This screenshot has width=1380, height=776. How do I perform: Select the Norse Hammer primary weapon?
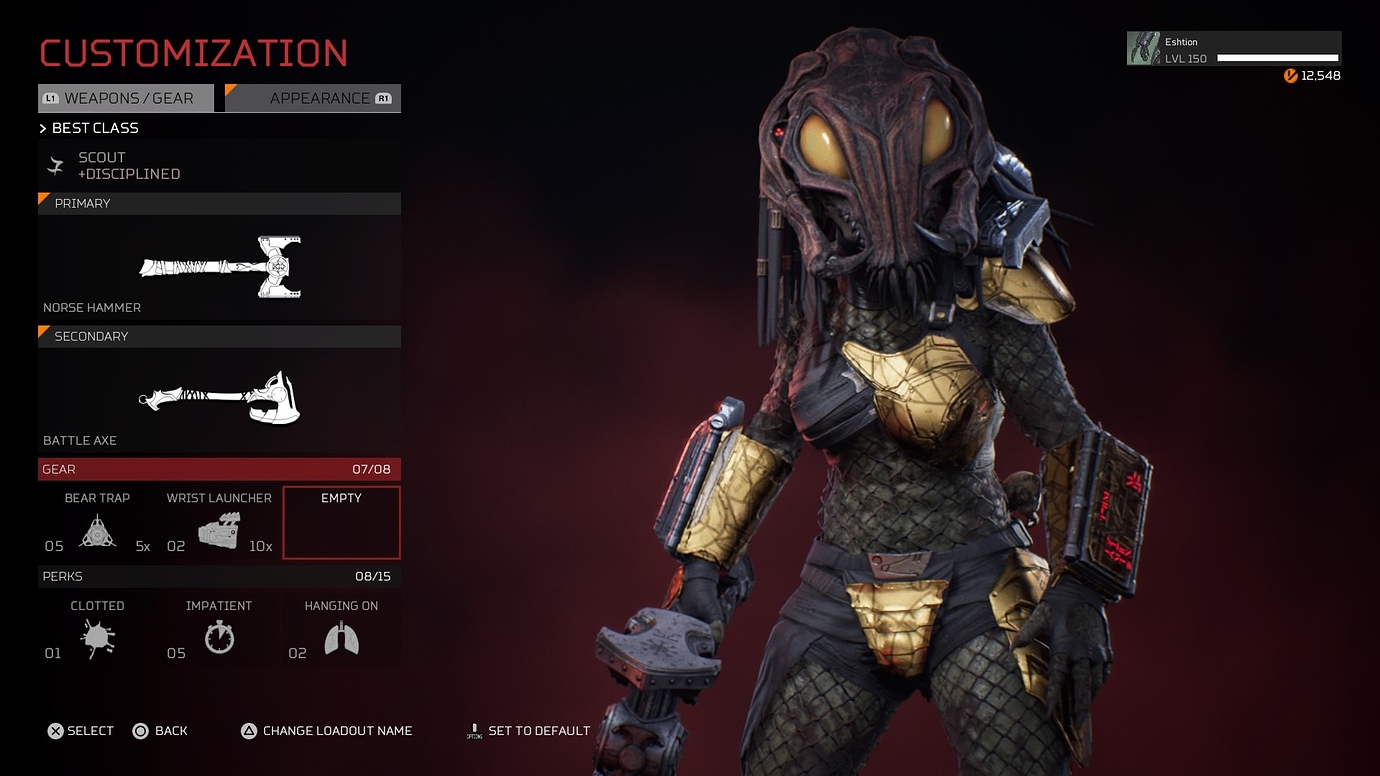point(219,267)
